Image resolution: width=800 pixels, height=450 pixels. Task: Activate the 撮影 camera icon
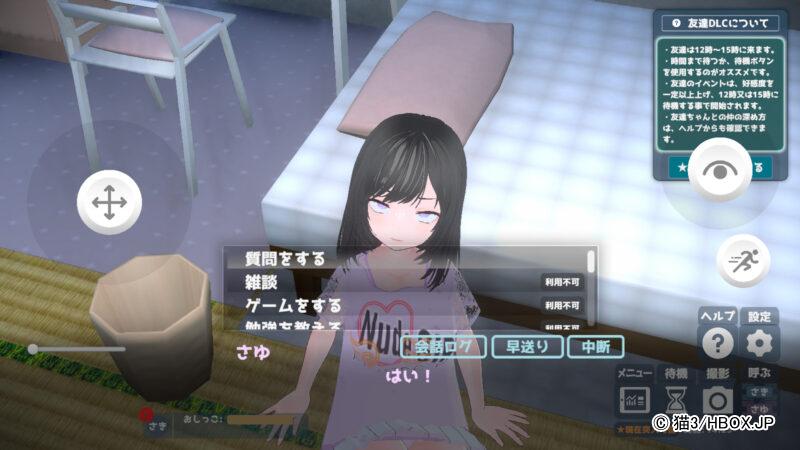coord(717,400)
